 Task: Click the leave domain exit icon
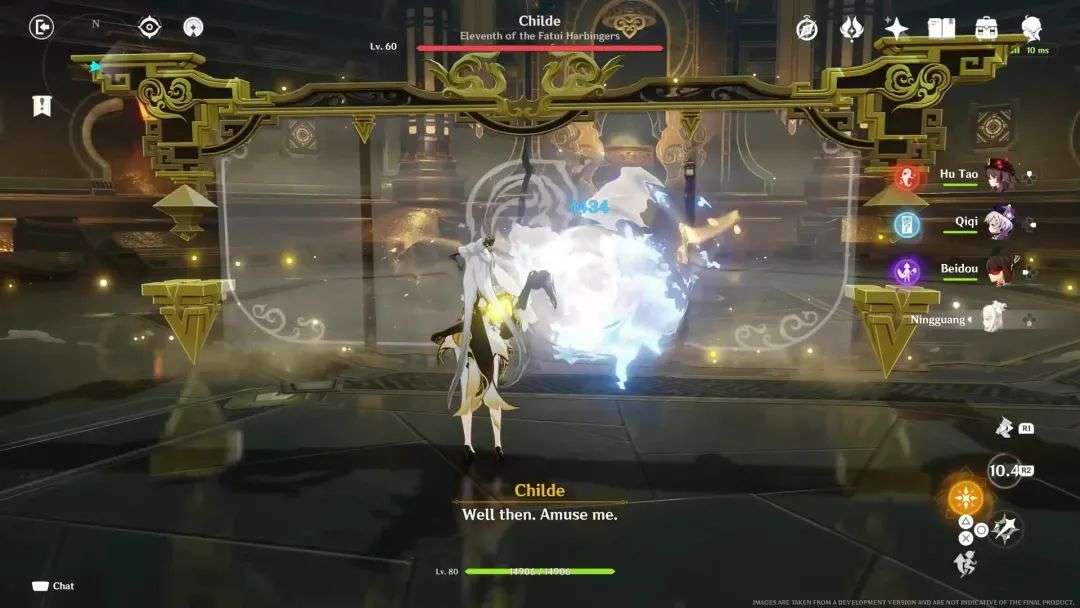41,27
